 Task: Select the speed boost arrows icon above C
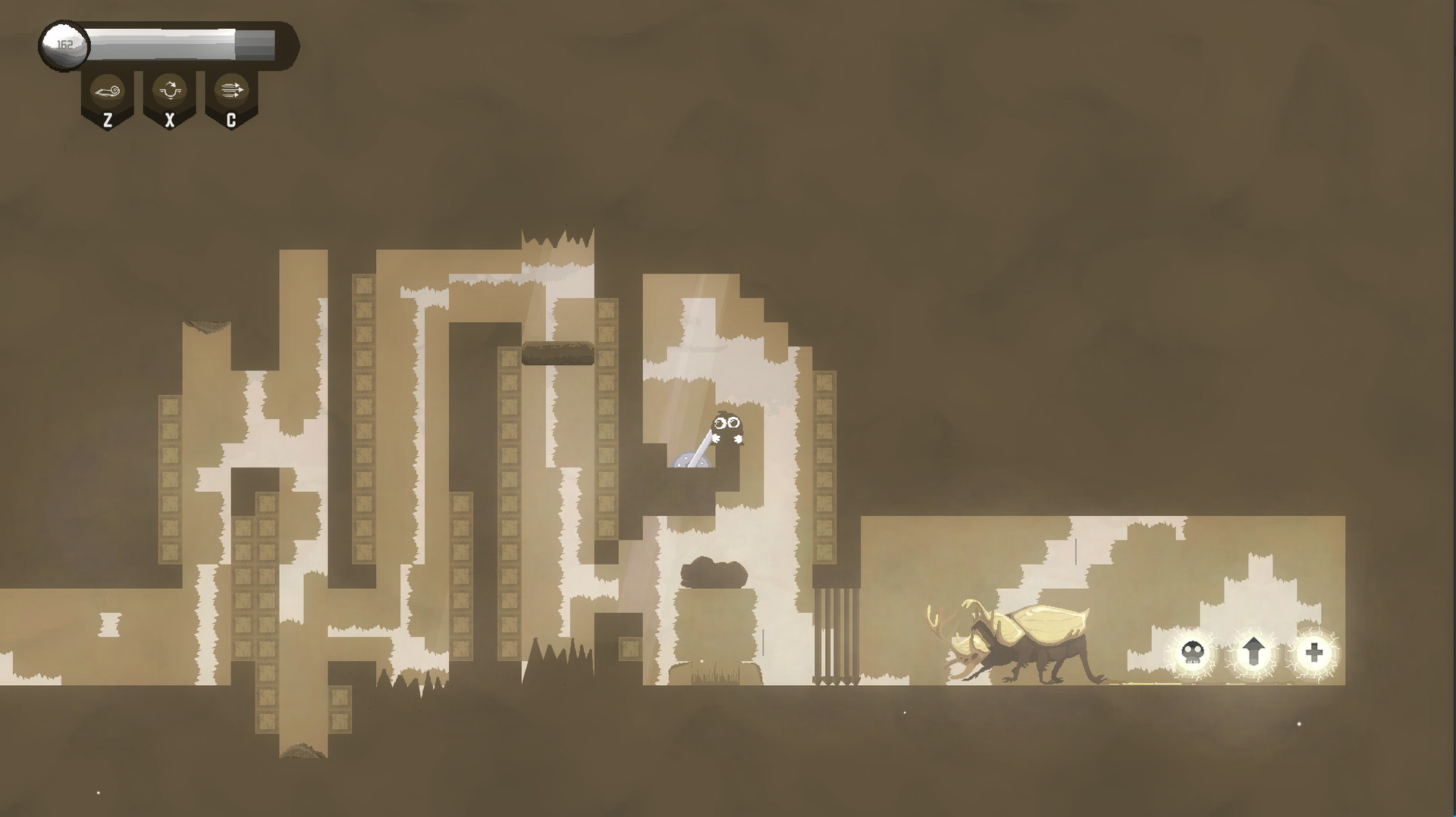click(x=231, y=89)
